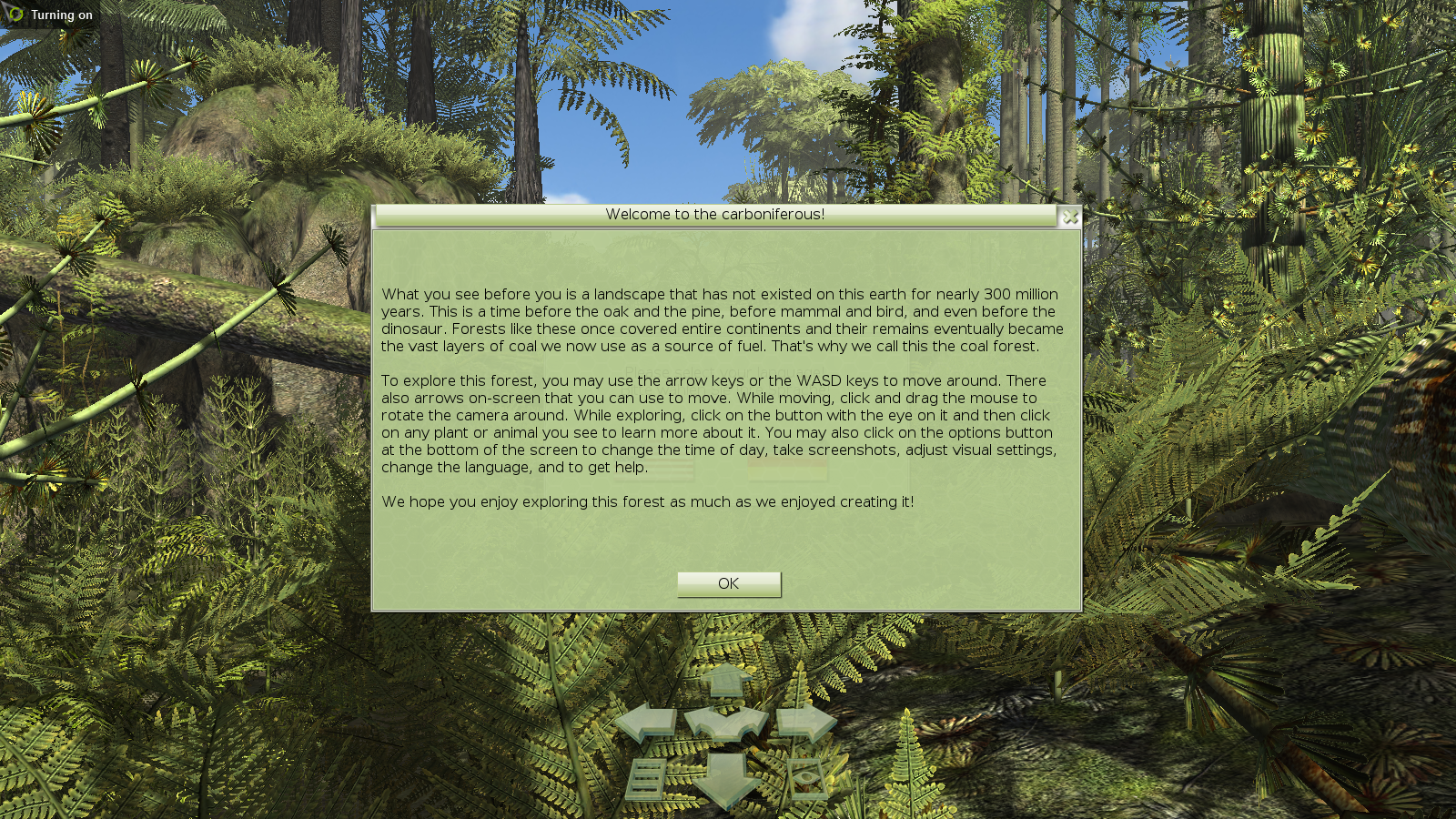
Task: Click the up arrow to move forward
Action: click(726, 682)
